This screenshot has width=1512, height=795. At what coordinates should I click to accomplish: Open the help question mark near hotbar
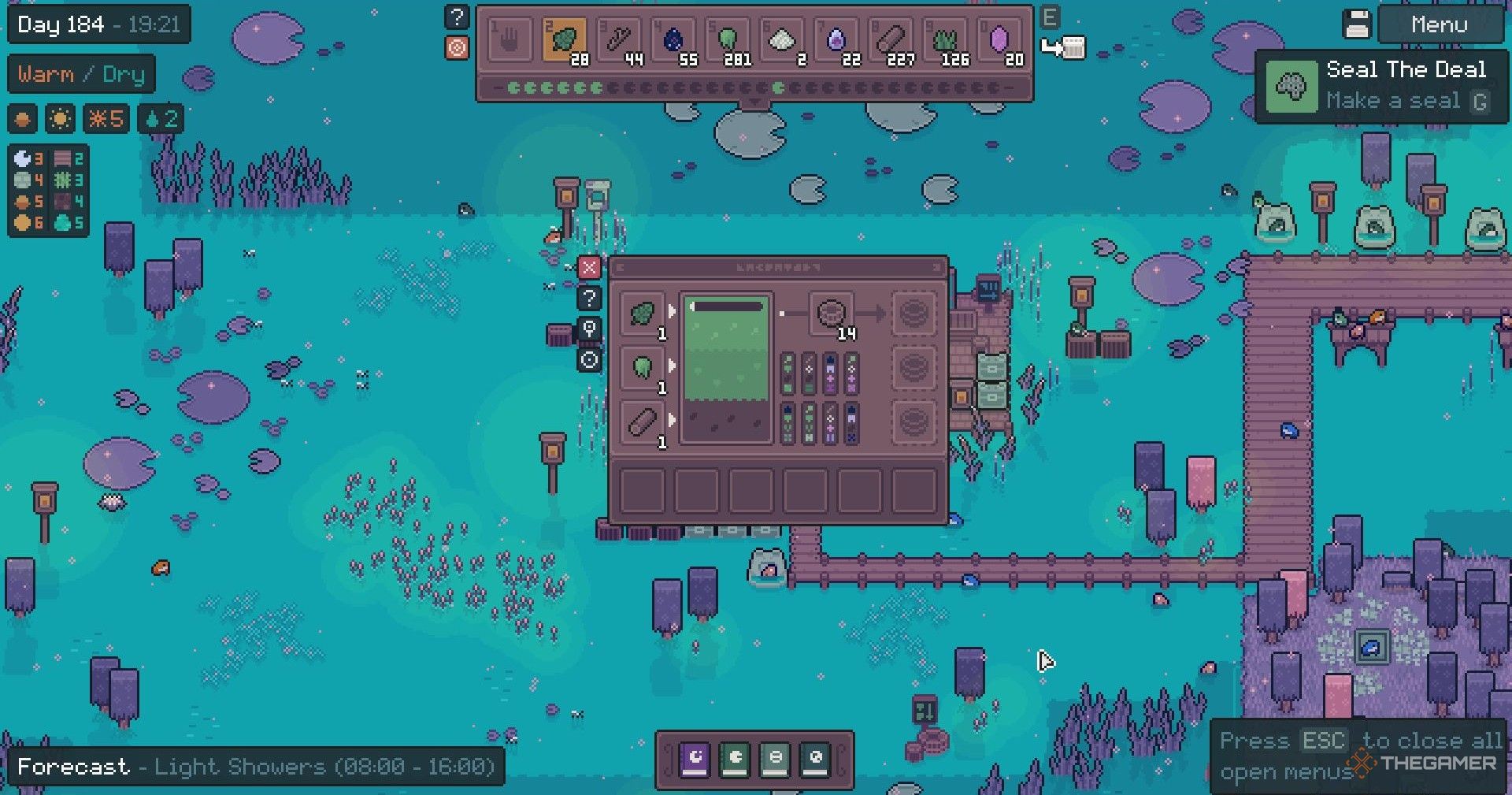pyautogui.click(x=457, y=17)
